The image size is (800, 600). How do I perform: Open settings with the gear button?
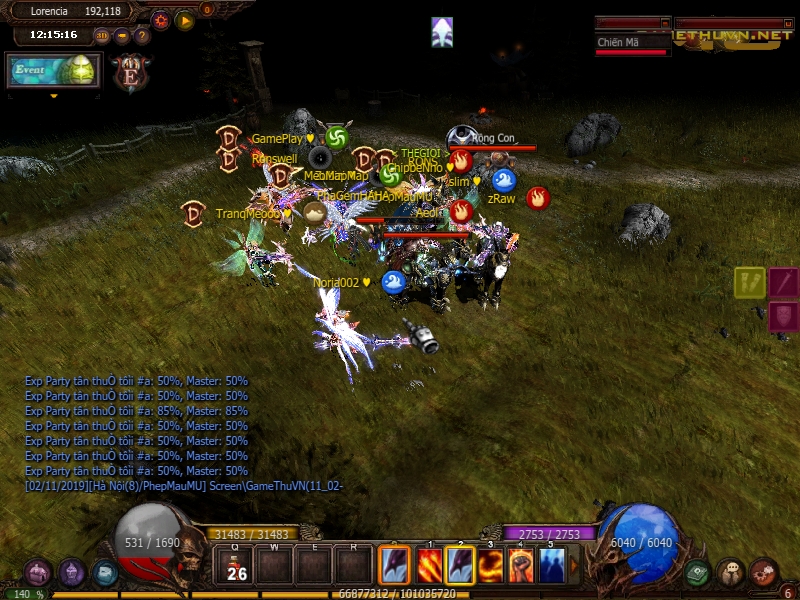pyautogui.click(x=161, y=20)
